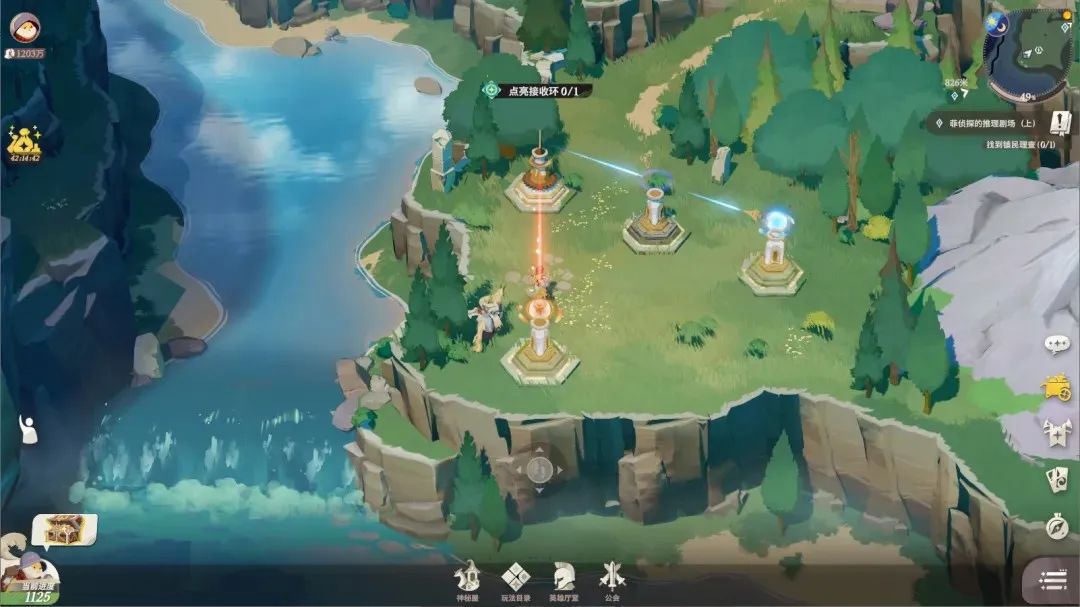Click the waving figure emote icon
The image size is (1080, 607).
[28, 429]
